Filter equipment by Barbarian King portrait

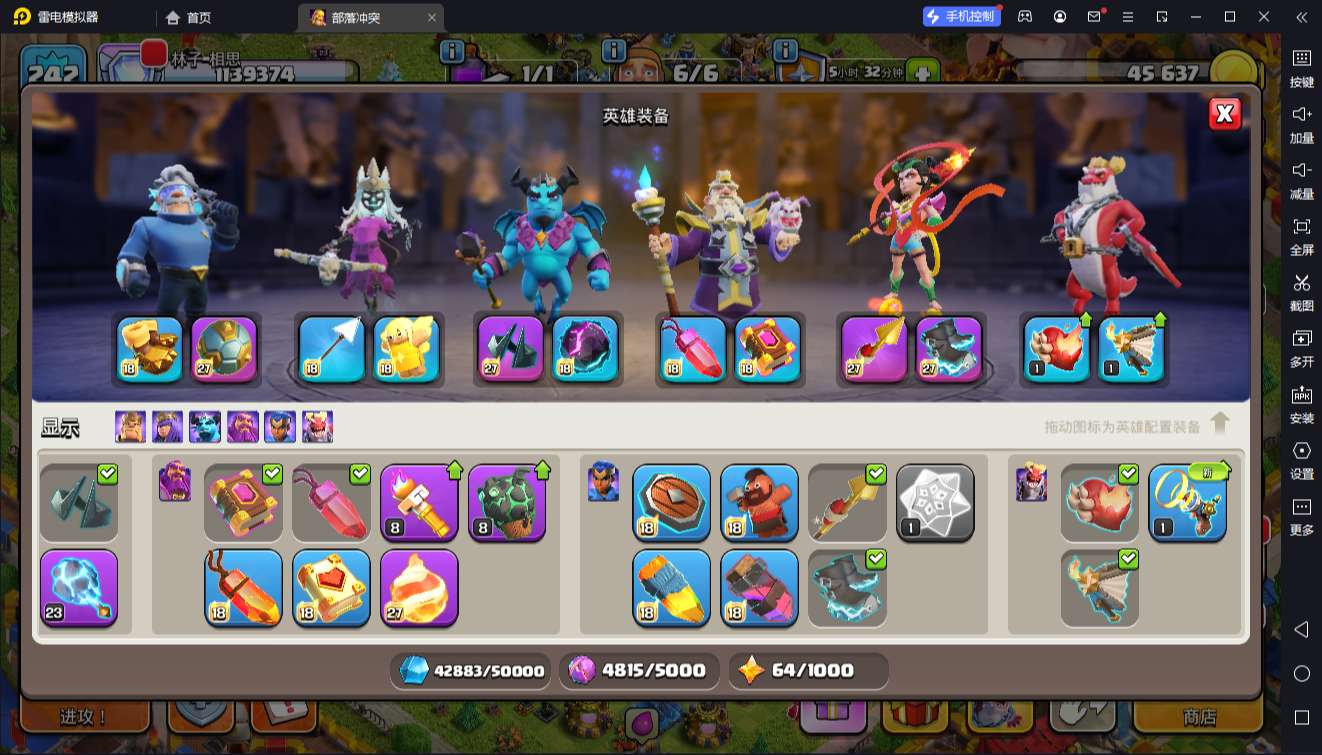point(130,427)
